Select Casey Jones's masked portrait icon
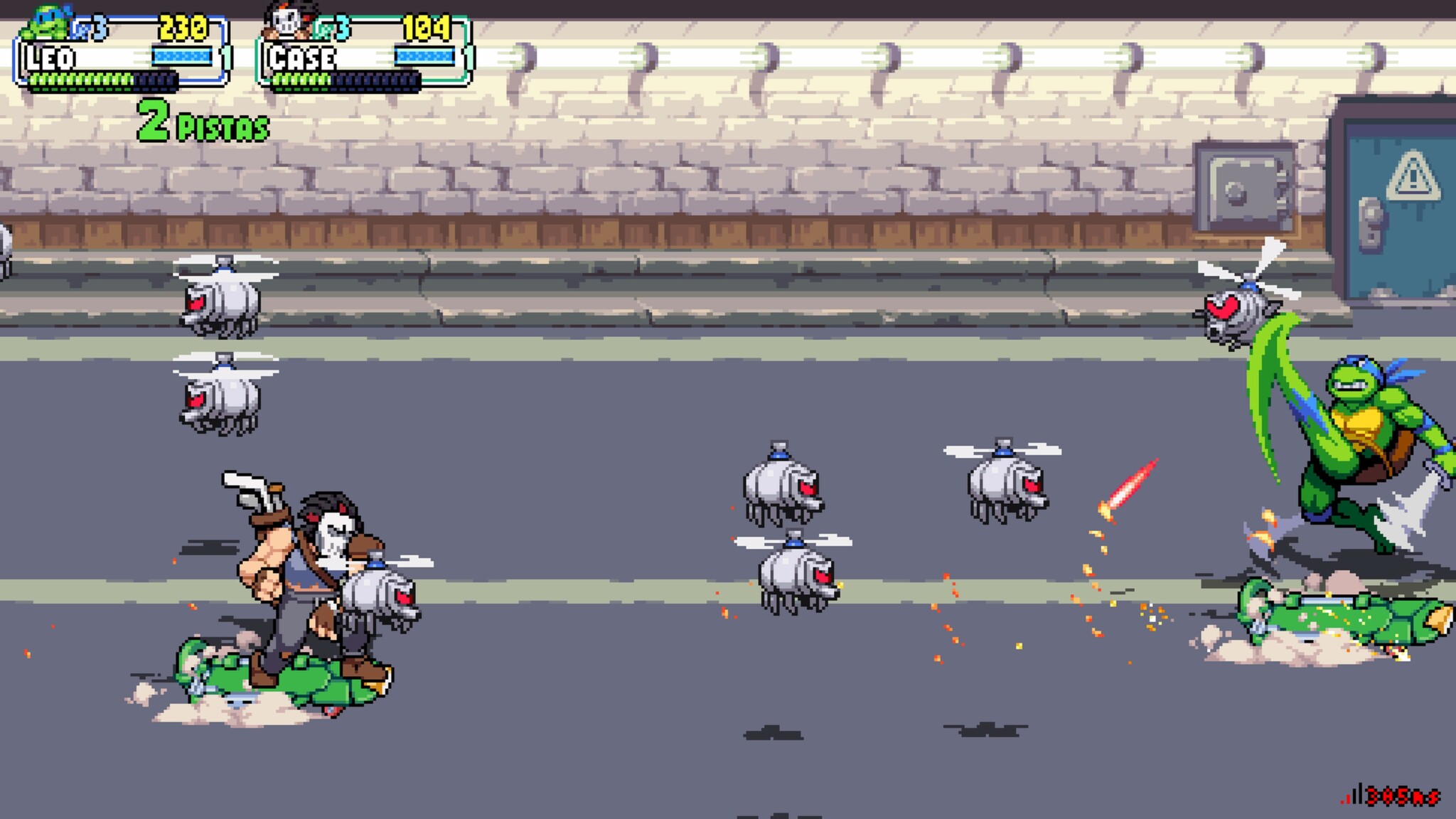 pyautogui.click(x=288, y=22)
